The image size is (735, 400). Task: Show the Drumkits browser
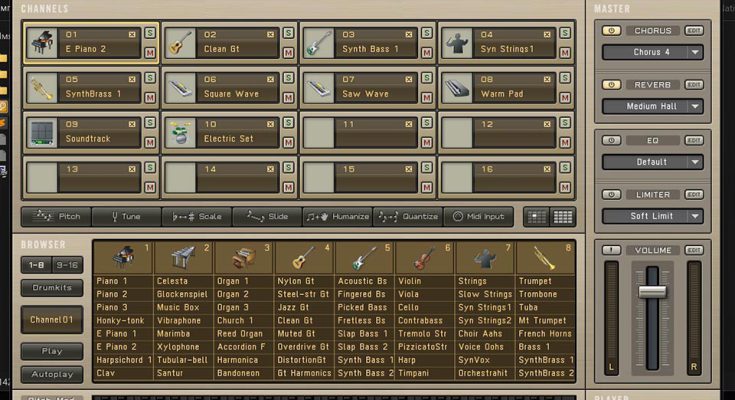[52, 288]
